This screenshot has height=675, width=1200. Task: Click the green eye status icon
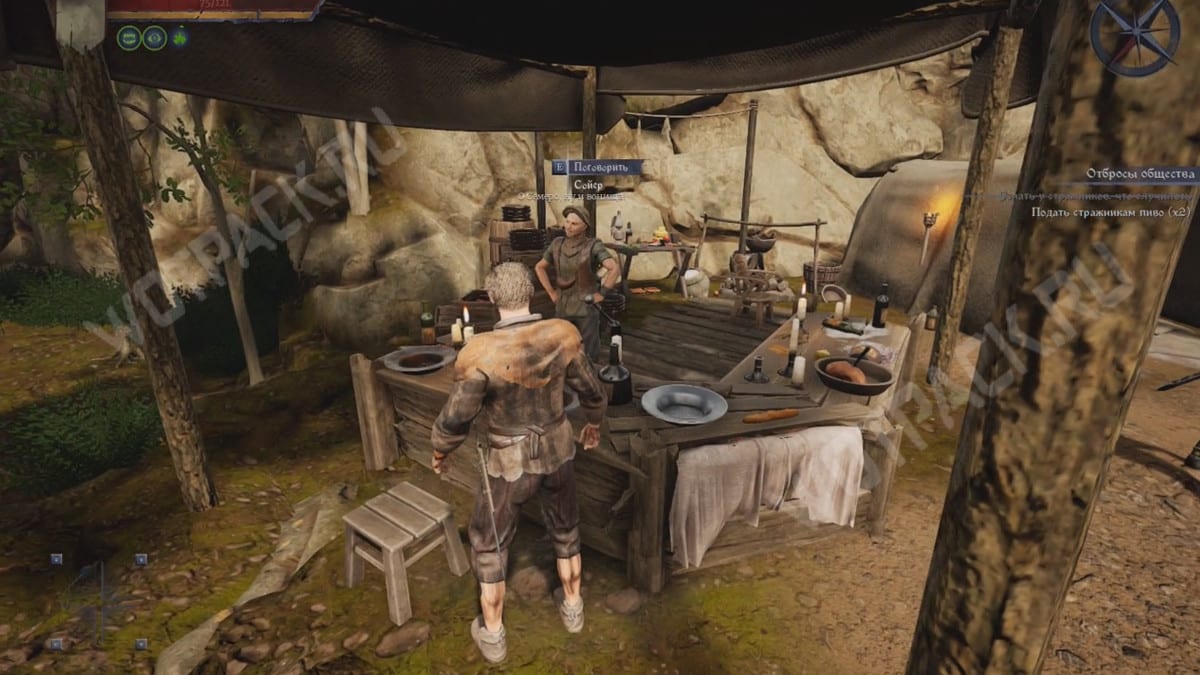pos(154,38)
